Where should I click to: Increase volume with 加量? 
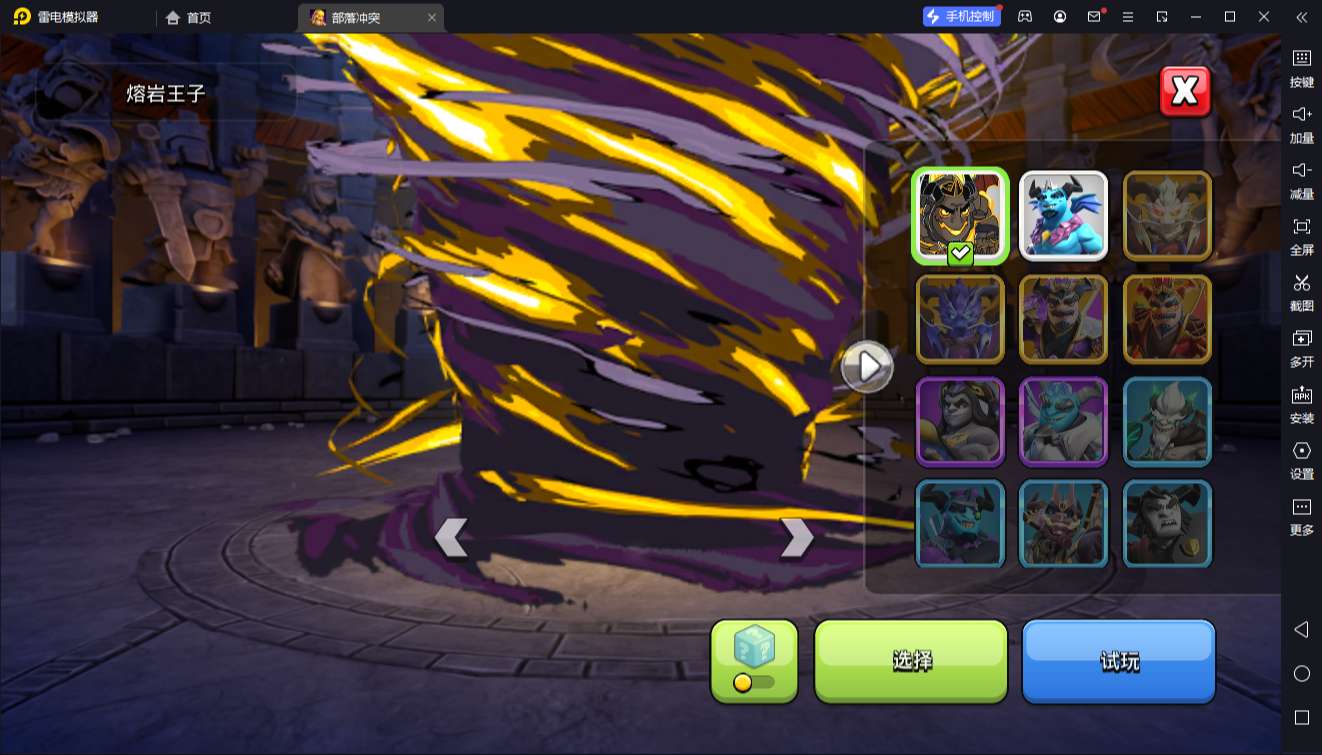[1301, 123]
